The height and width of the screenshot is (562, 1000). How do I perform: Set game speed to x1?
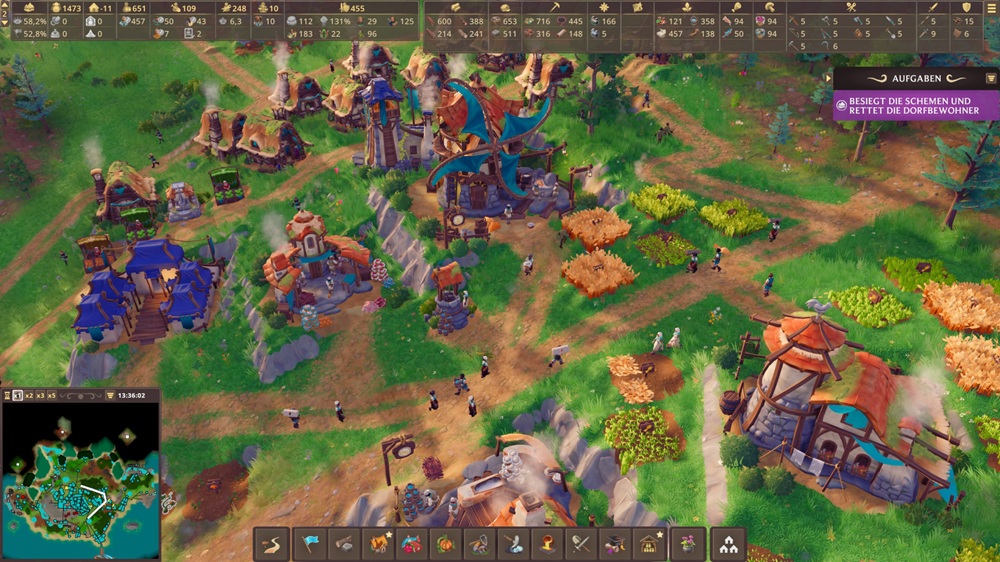pos(18,396)
